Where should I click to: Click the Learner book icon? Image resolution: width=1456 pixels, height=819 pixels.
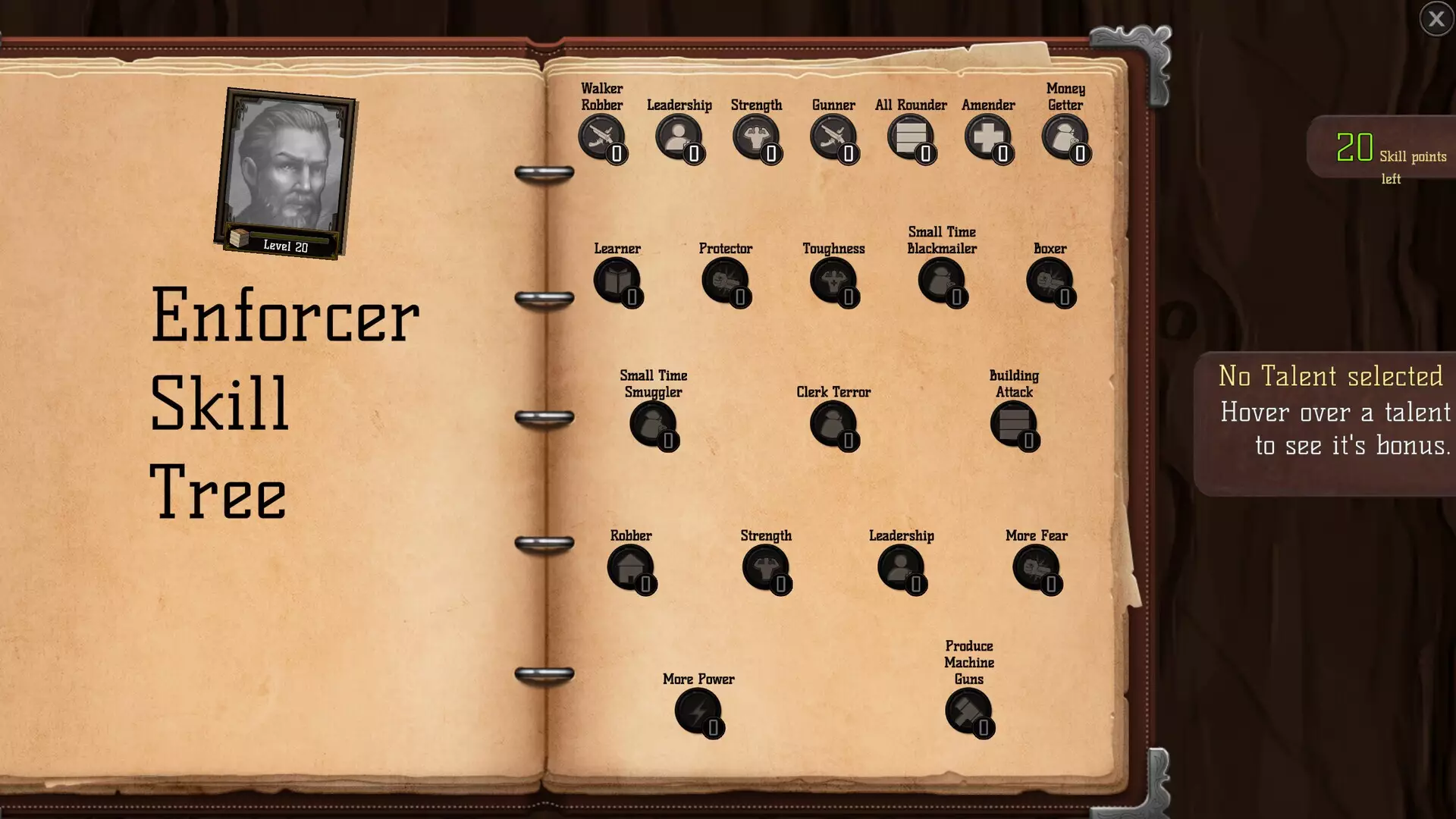(617, 281)
